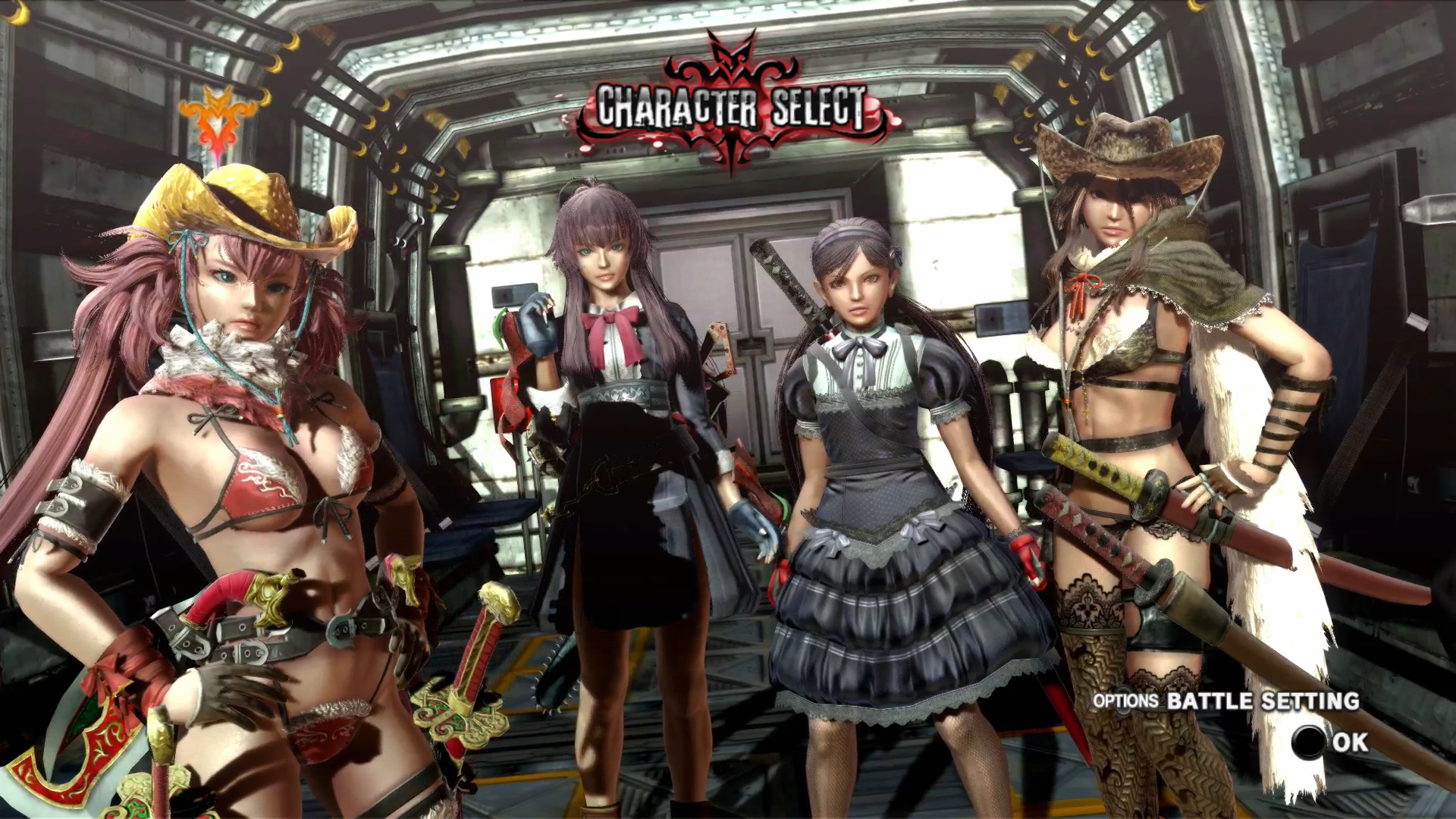Toggle selection of the pink-haired cowgirl fighter
Screen dimensions: 1456x819
coord(227,455)
